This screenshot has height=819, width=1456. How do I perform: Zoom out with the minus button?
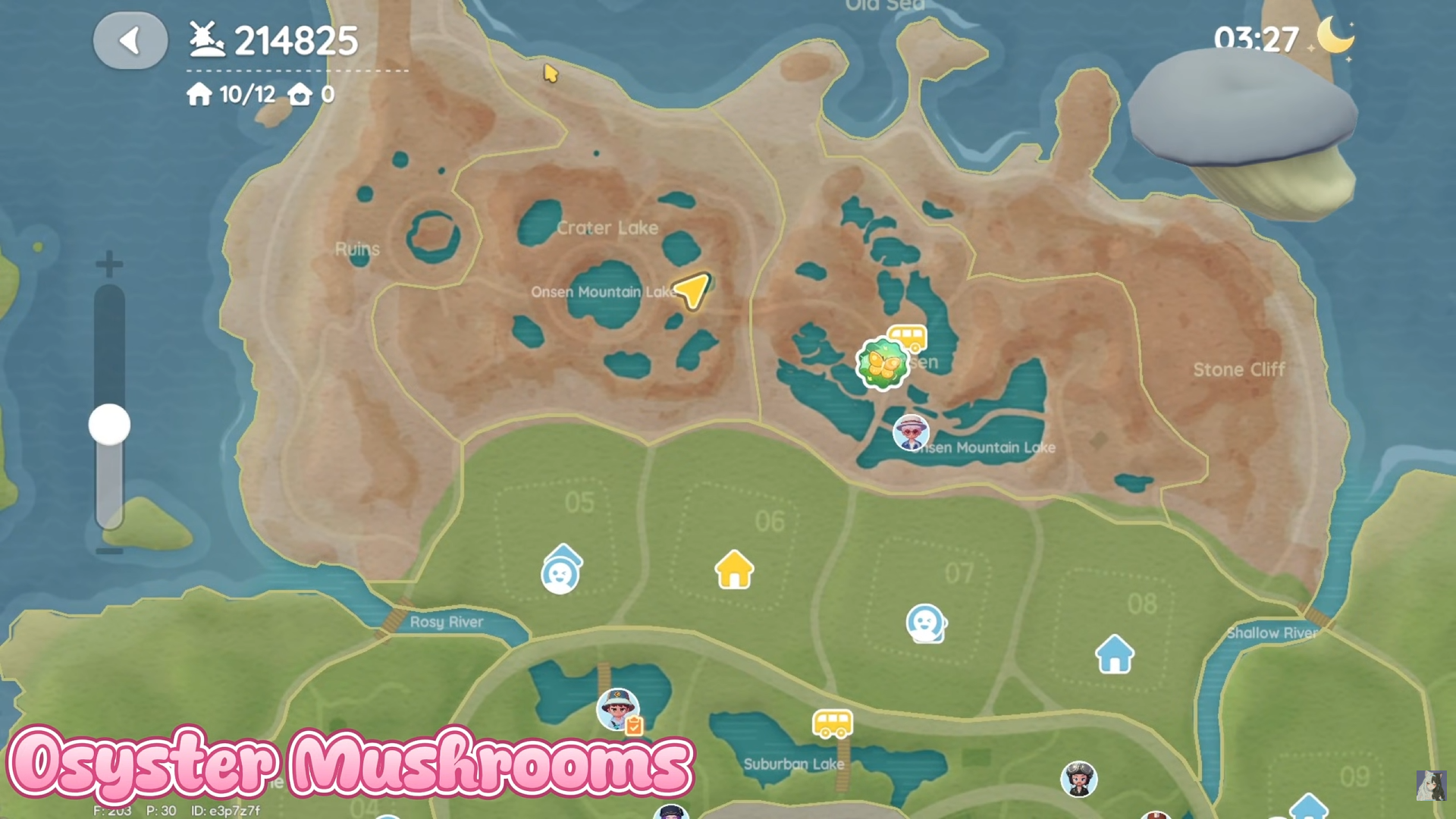pos(109,551)
